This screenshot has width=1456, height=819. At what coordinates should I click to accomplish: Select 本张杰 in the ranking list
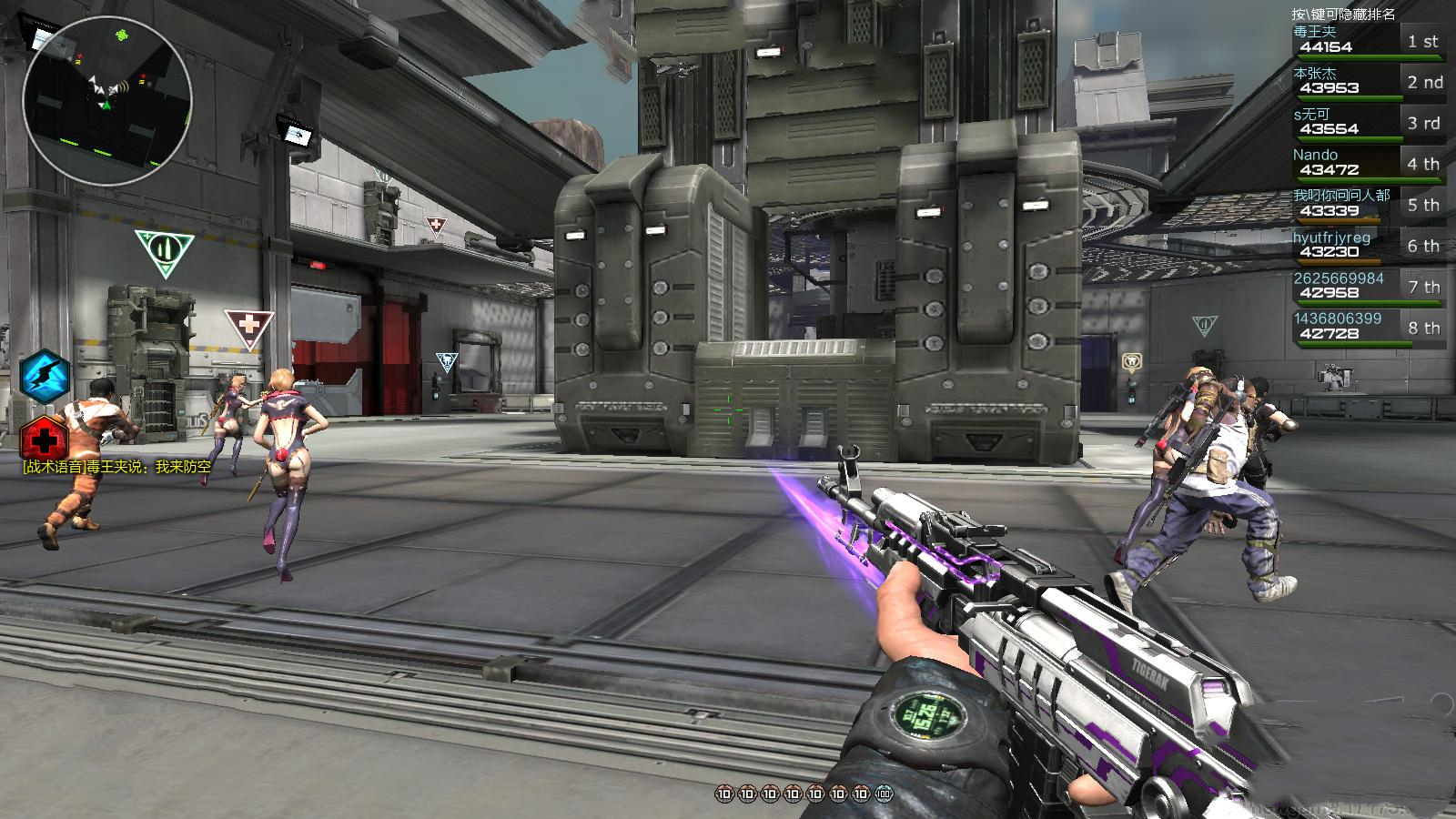(x=1367, y=82)
